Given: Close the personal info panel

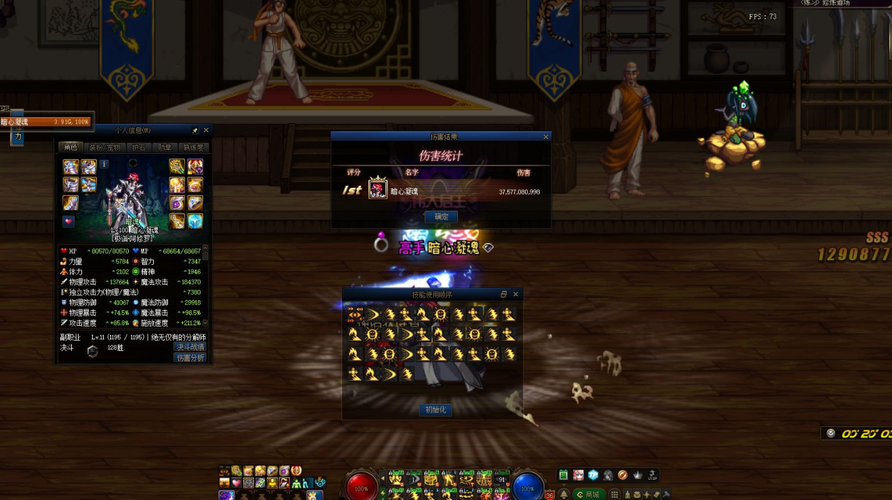Looking at the screenshot, I should 206,131.
